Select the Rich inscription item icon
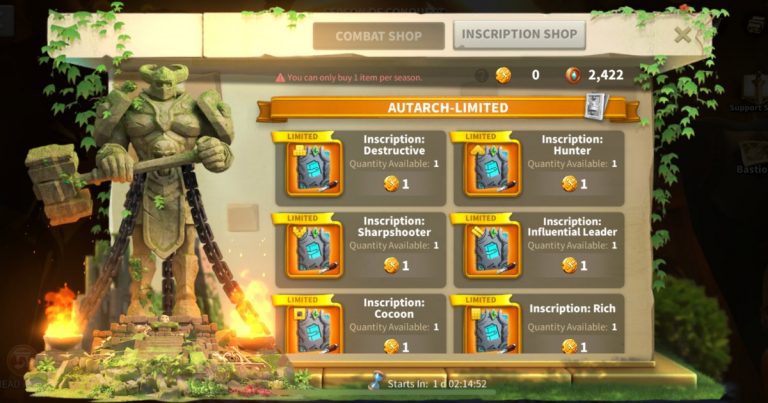The image size is (768, 403). tap(492, 328)
